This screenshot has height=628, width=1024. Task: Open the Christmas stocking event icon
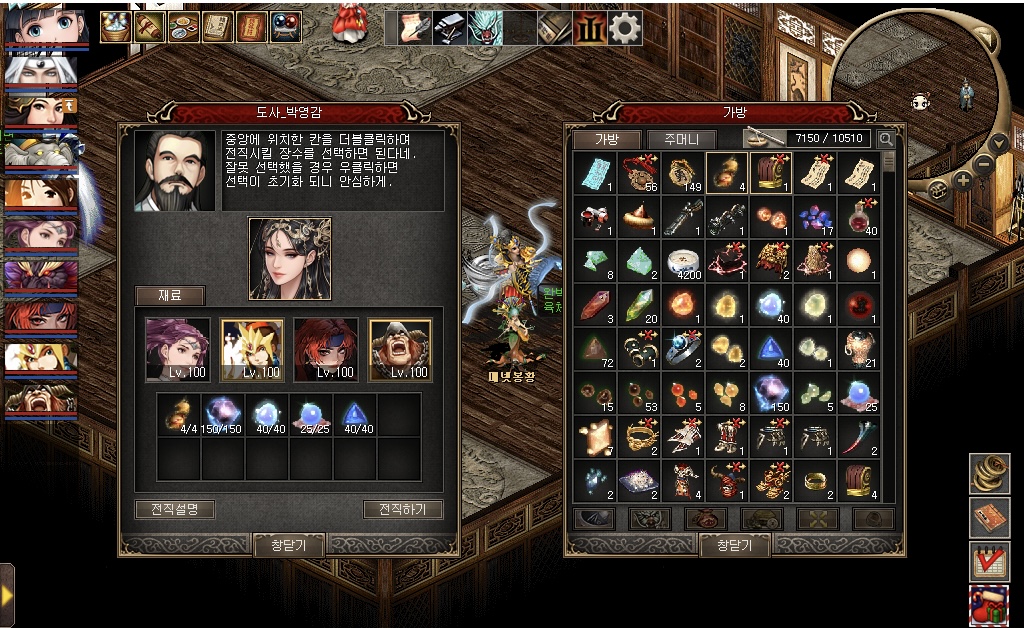point(989,605)
